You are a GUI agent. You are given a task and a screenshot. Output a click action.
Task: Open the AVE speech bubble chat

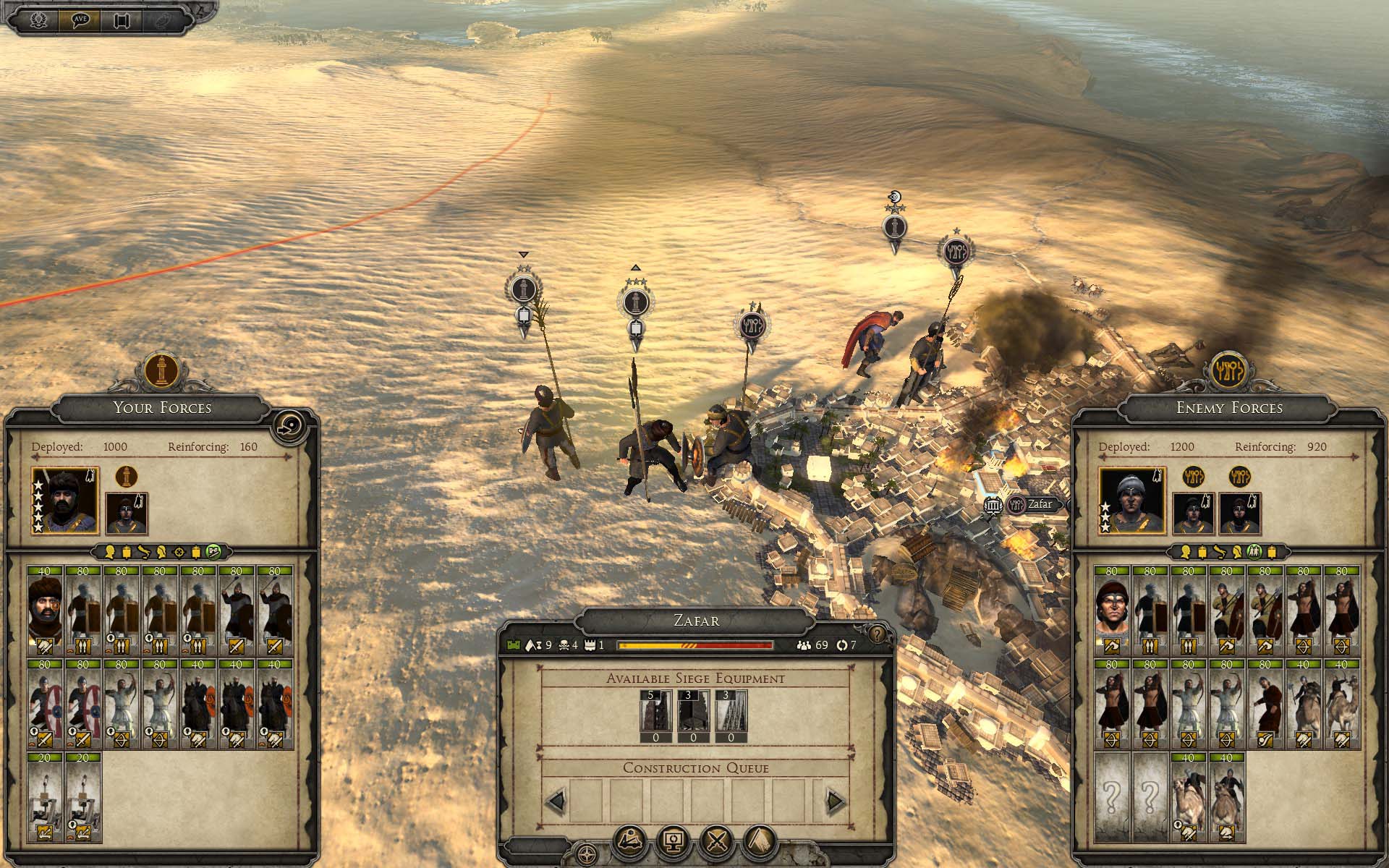[x=80, y=20]
